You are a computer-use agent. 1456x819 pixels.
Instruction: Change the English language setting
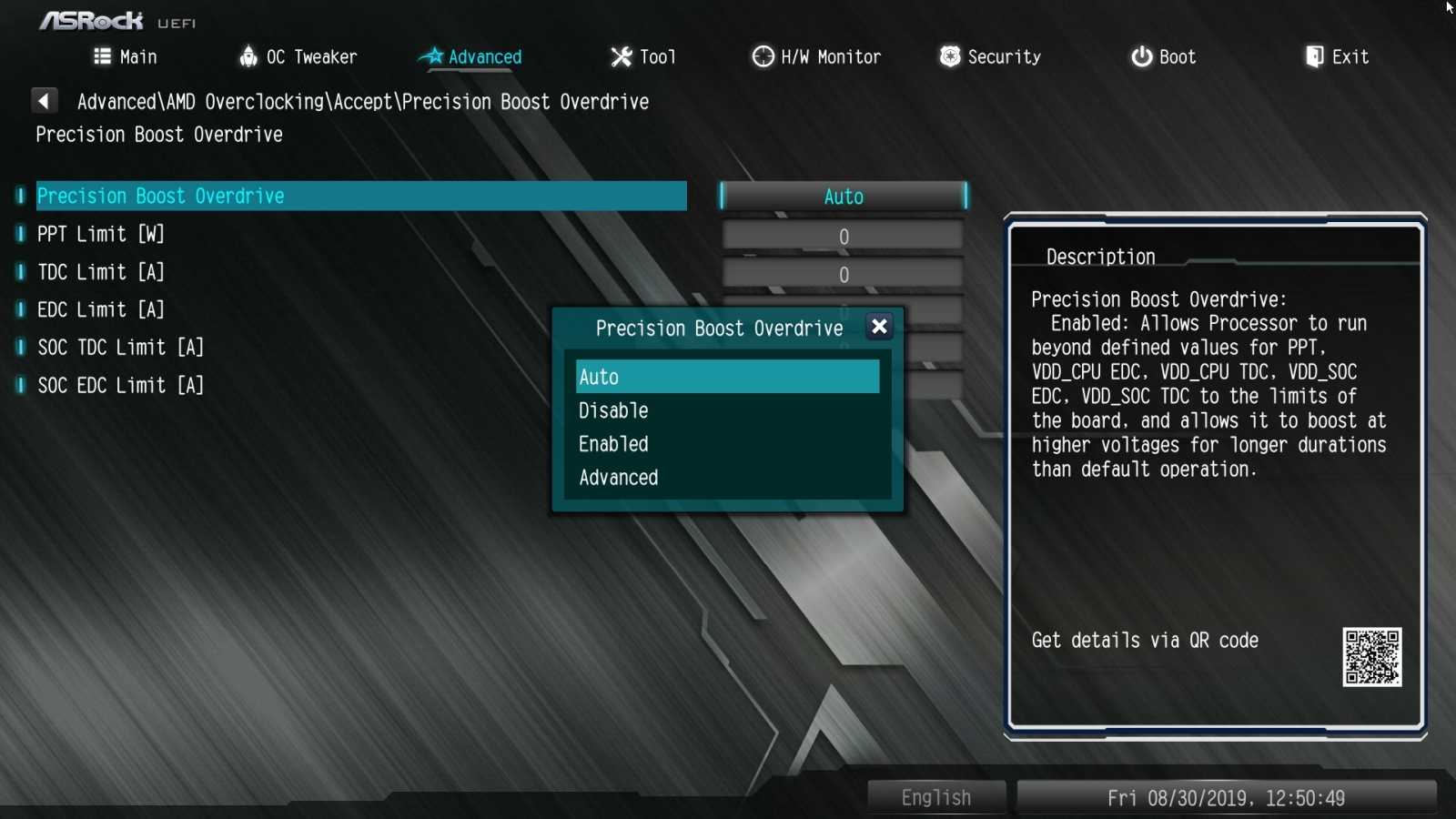pos(936,798)
